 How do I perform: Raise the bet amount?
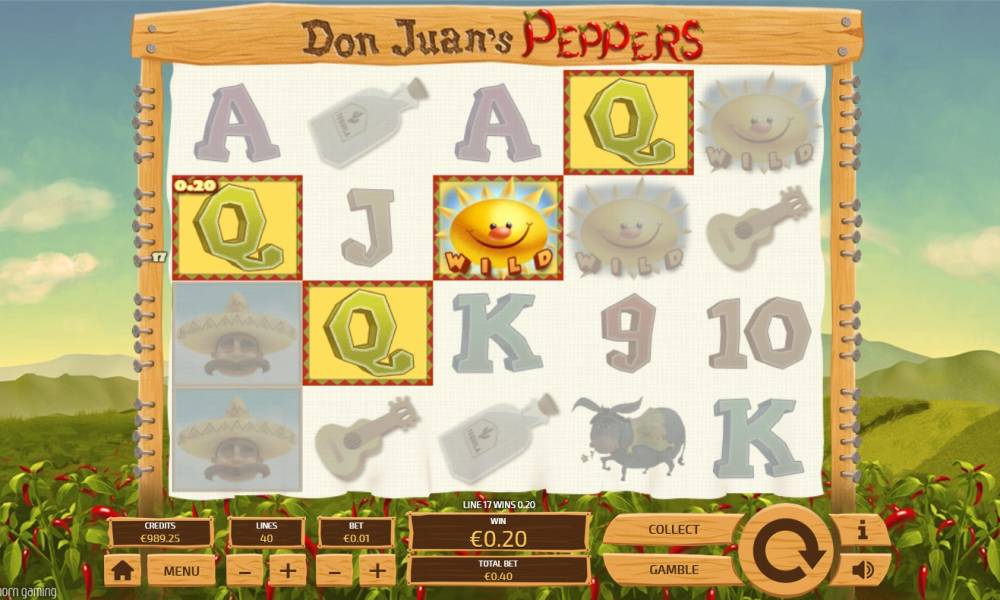(377, 571)
